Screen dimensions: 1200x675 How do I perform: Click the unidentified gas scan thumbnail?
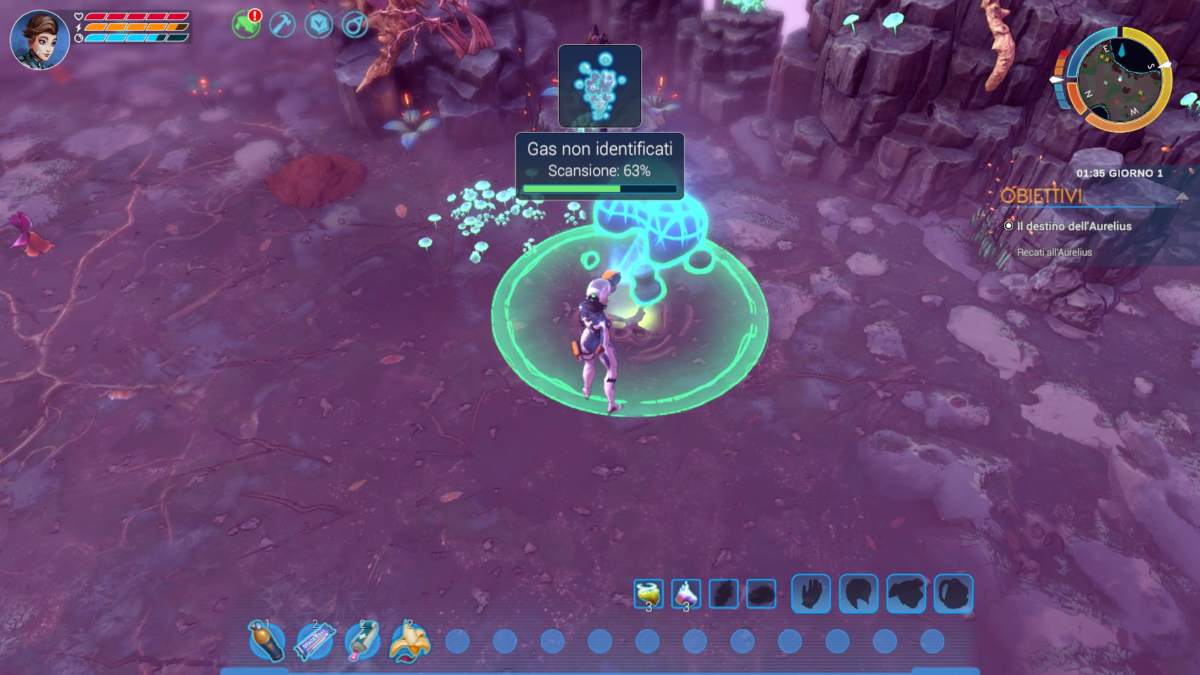(599, 85)
